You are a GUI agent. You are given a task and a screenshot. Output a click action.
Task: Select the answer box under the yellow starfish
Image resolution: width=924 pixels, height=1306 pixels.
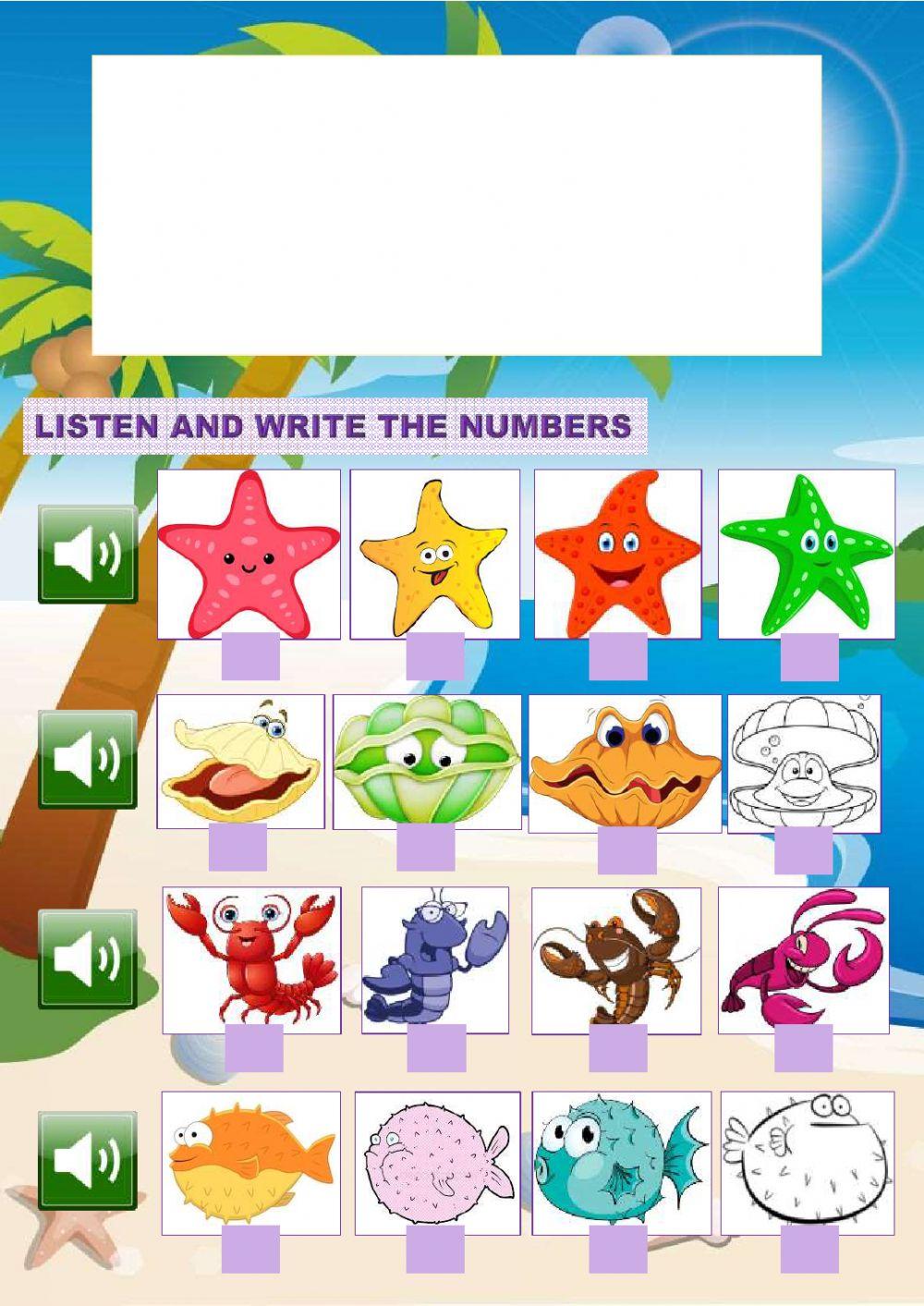pos(435,658)
